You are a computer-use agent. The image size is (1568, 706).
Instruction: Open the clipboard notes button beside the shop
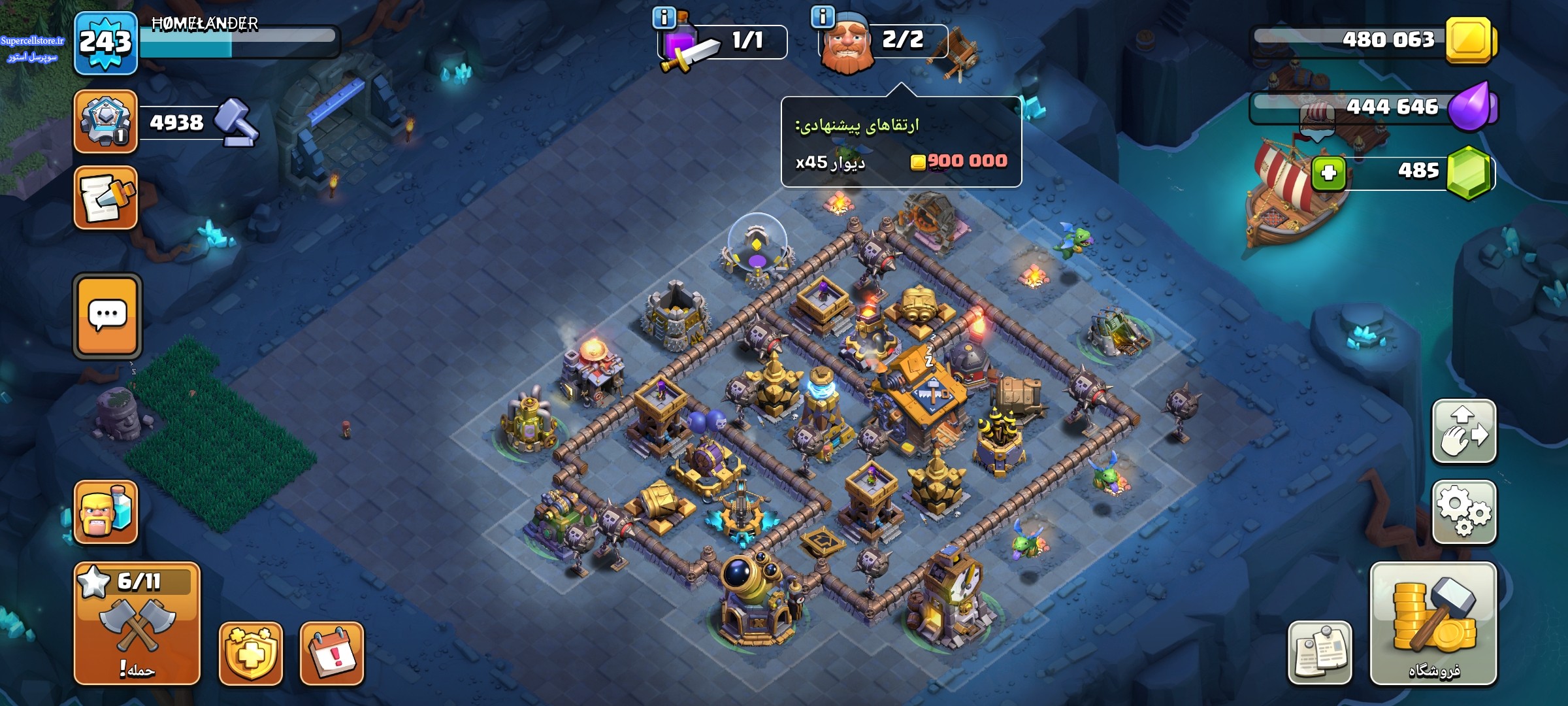(x=1319, y=652)
